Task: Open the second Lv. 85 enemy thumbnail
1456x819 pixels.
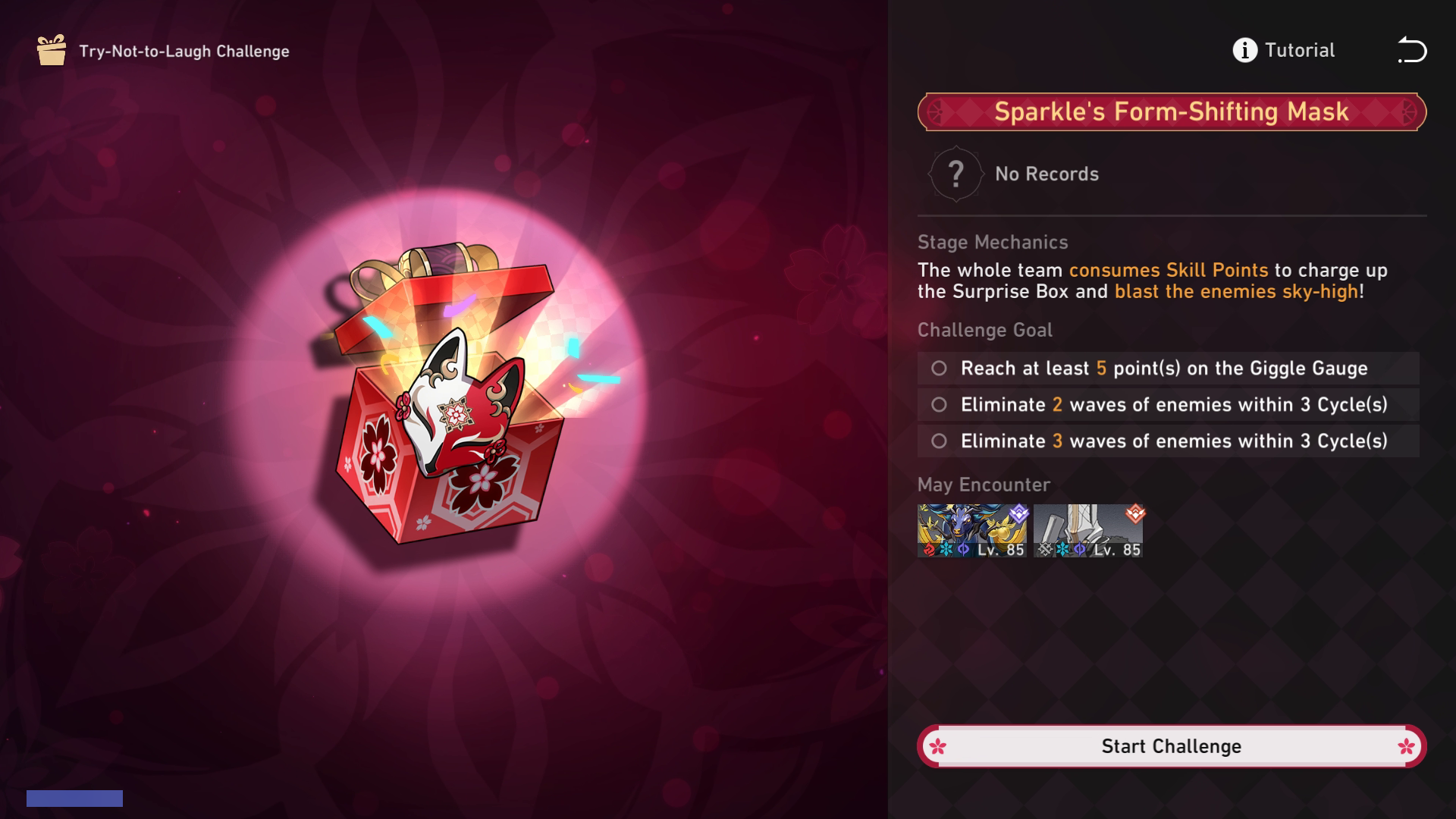Action: [x=1088, y=529]
